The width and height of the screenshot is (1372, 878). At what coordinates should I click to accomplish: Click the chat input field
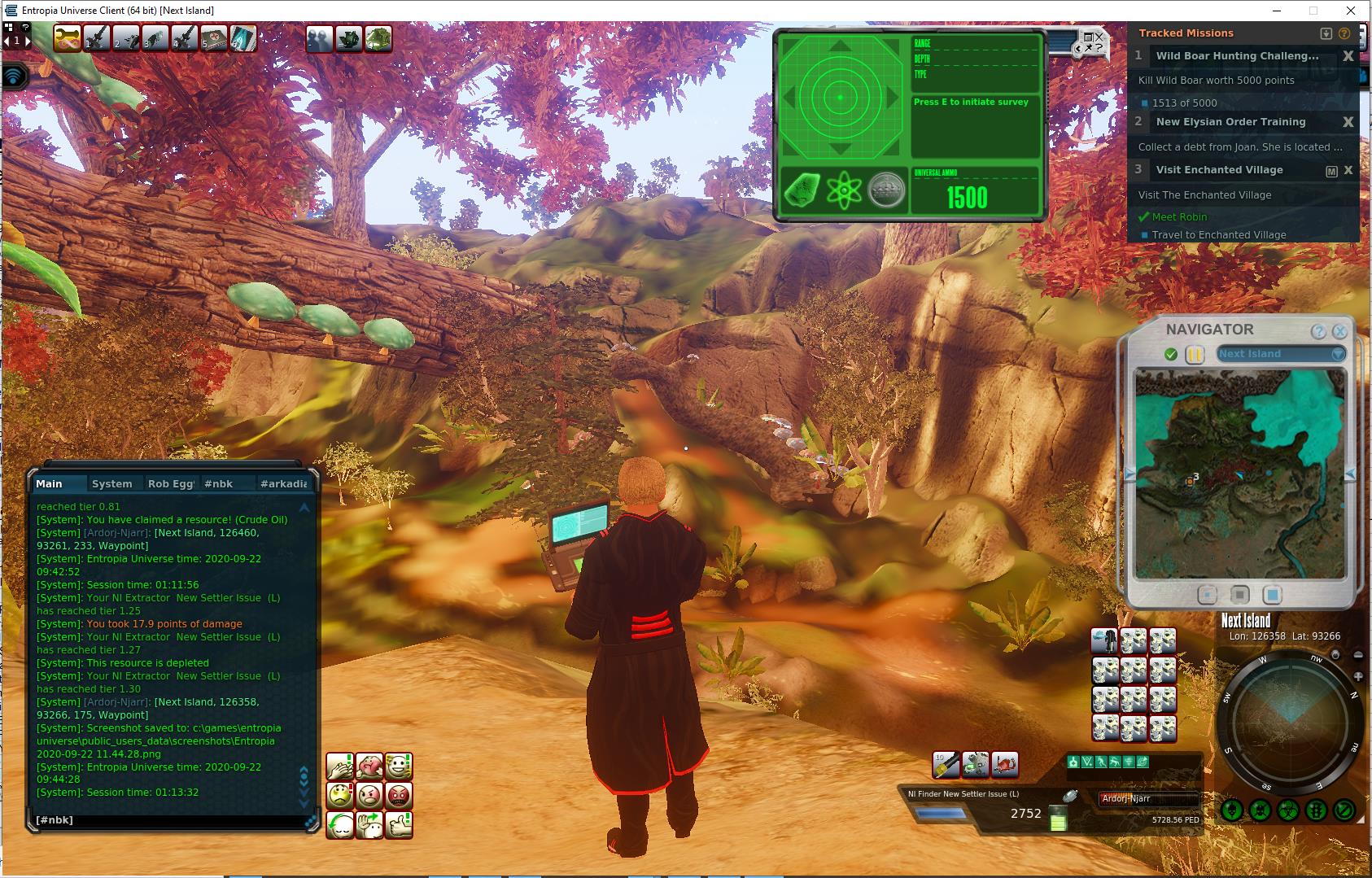point(171,820)
